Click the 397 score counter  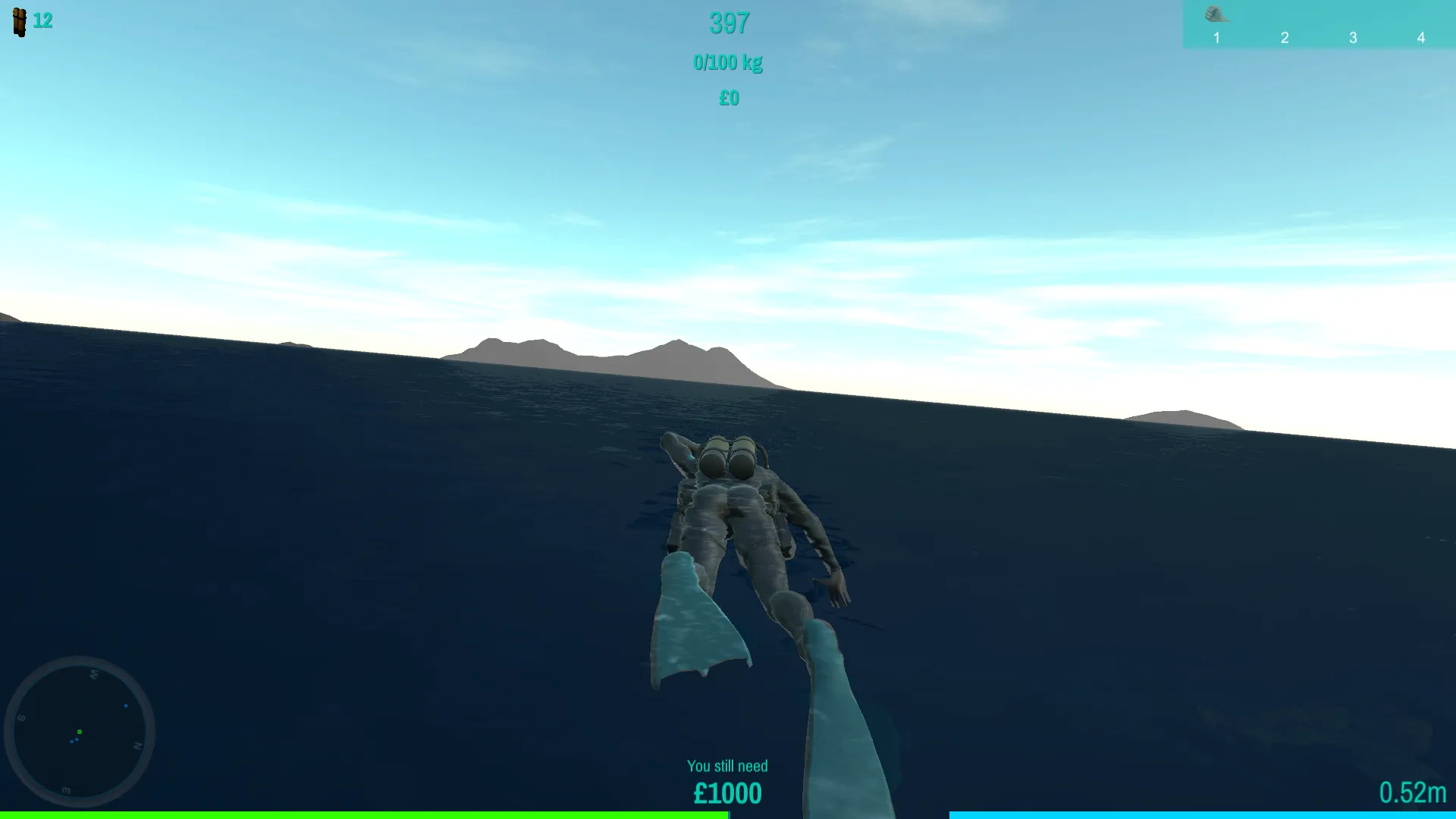728,24
